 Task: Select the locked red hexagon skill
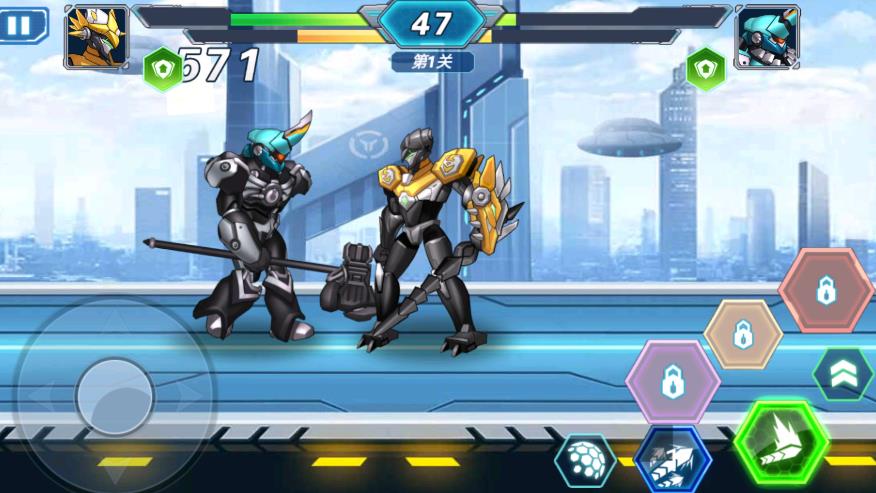point(825,291)
